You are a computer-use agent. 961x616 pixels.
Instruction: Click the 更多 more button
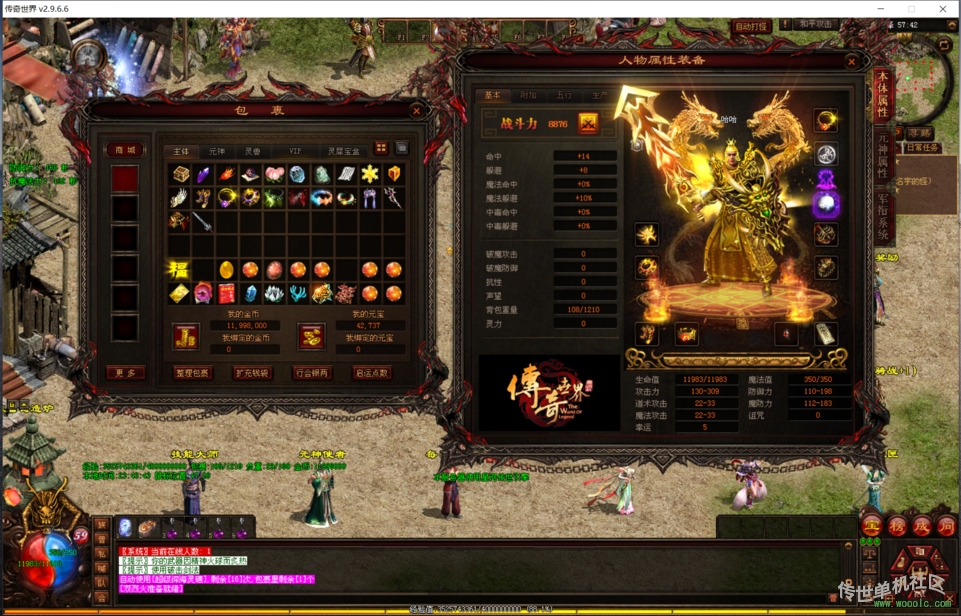click(x=126, y=373)
